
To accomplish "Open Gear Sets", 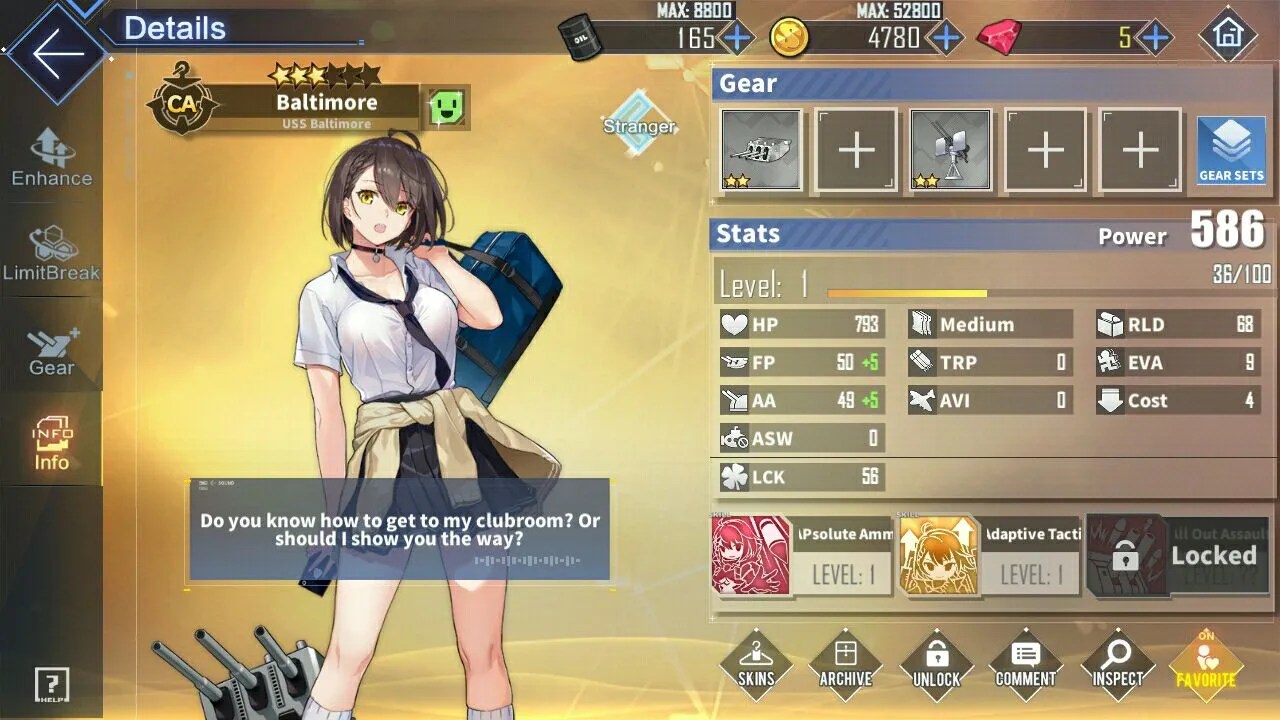I will tap(1231, 150).
